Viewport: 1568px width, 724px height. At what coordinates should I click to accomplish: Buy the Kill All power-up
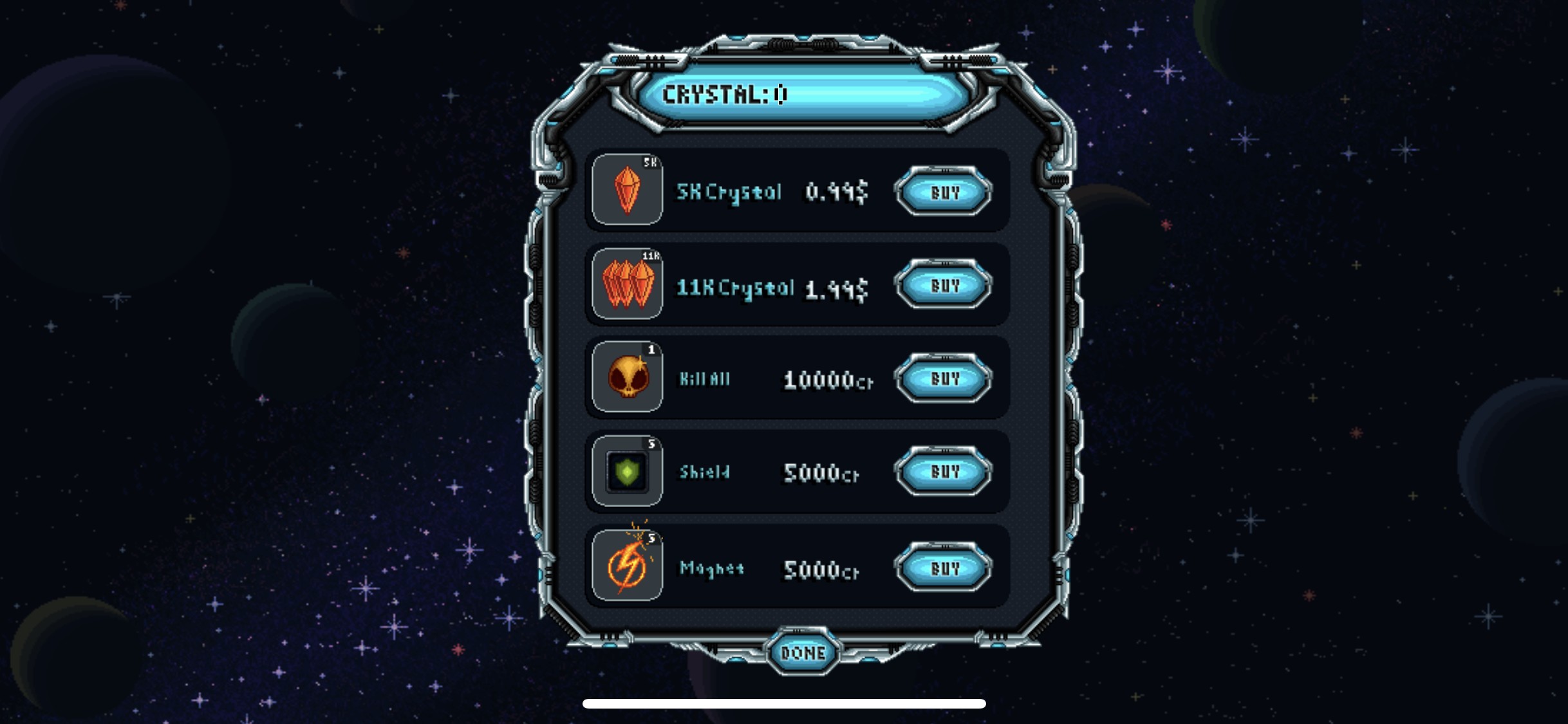click(944, 378)
